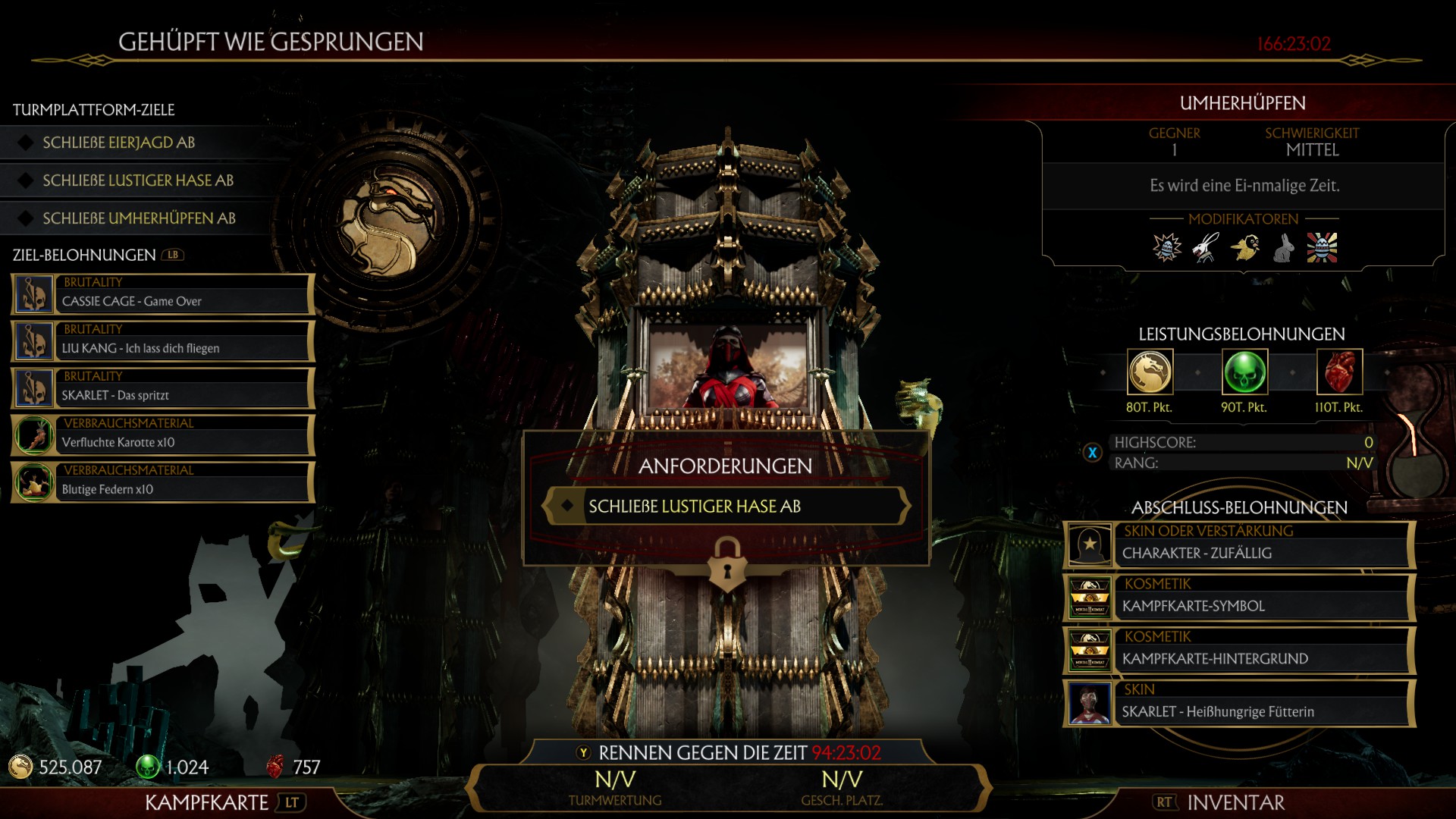Select the Schließe Umherhüpfen ab objective
Viewport: 1456px width, 819px height.
(139, 218)
